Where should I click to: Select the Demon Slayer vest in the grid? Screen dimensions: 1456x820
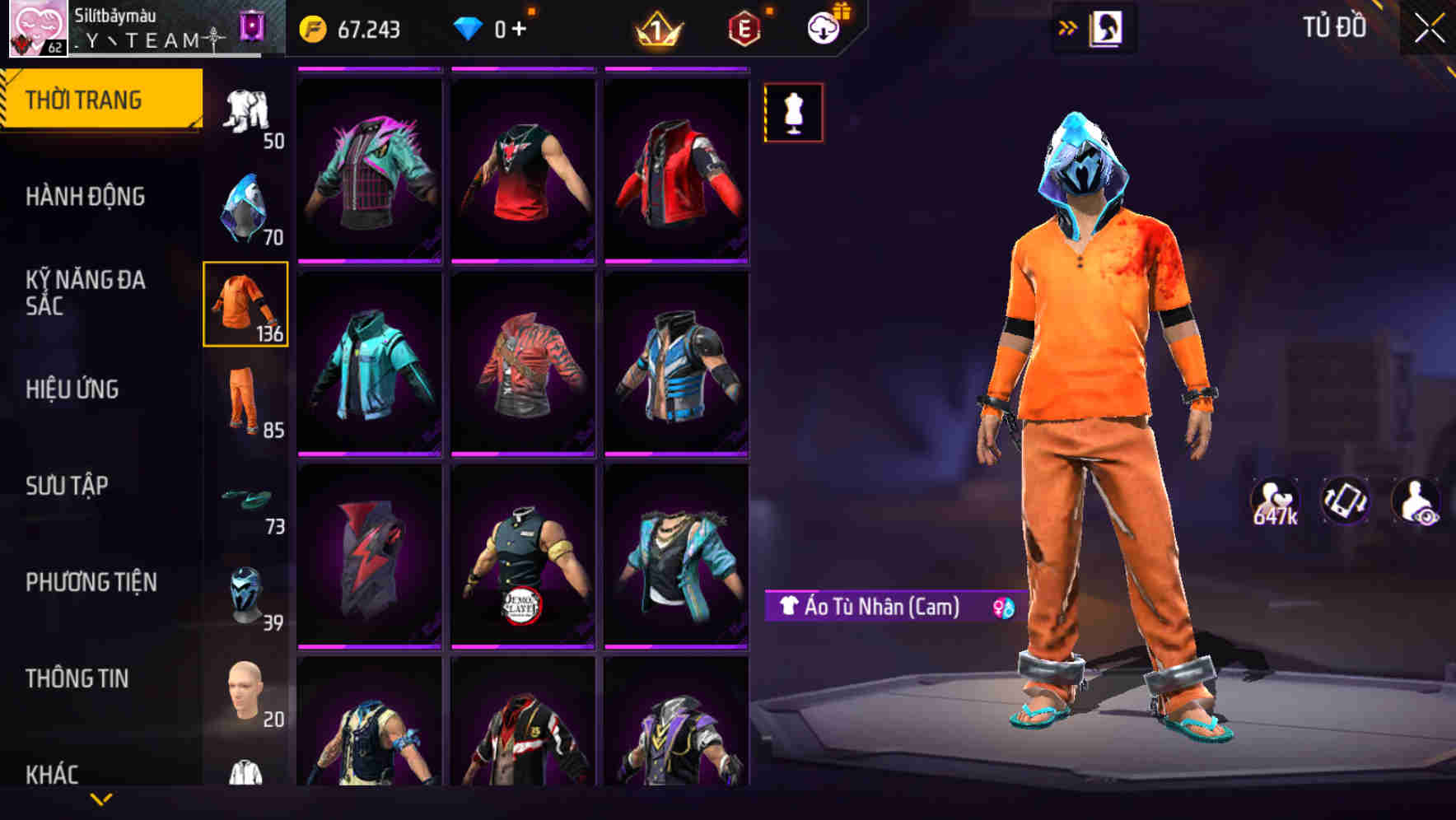(520, 556)
